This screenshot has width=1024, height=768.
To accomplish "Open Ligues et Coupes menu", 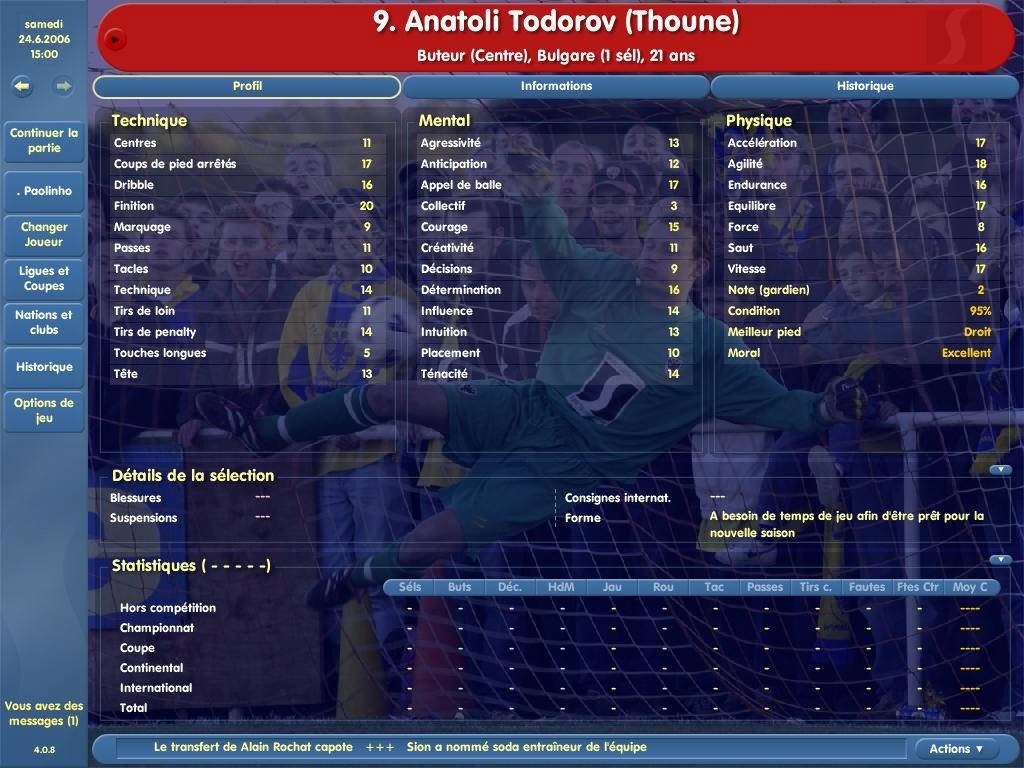I will point(44,278).
